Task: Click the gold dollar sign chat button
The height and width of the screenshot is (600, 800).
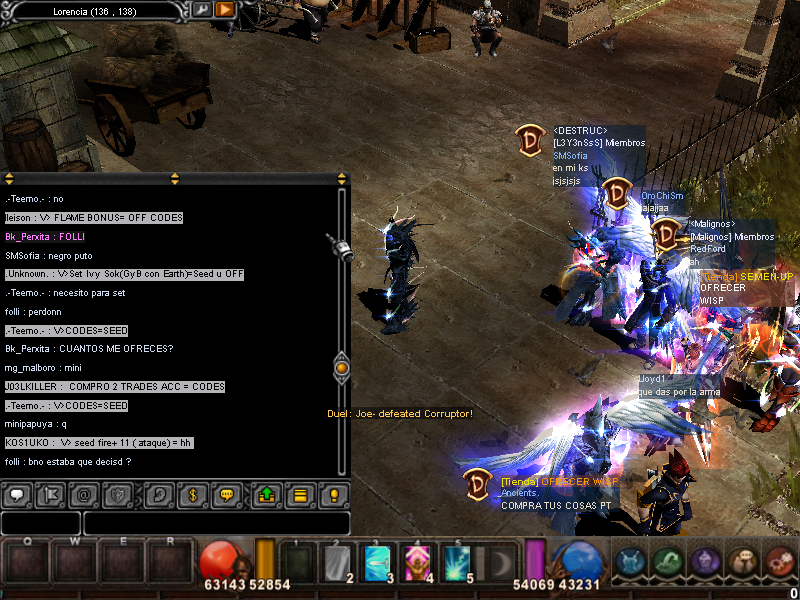Action: (192, 494)
